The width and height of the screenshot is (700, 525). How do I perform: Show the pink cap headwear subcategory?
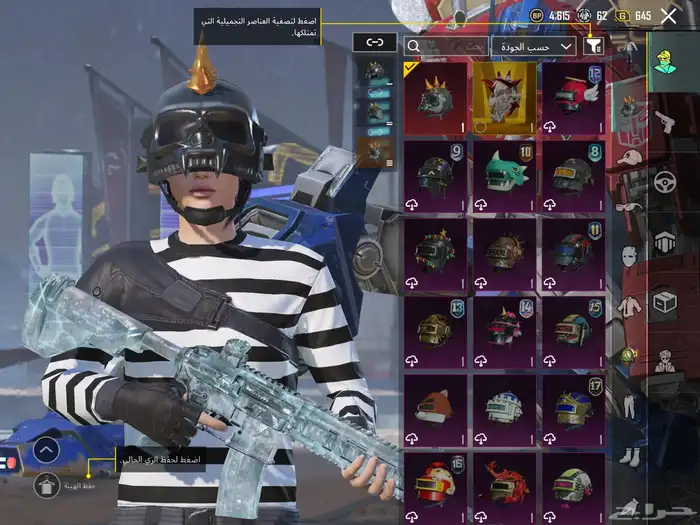(629, 159)
